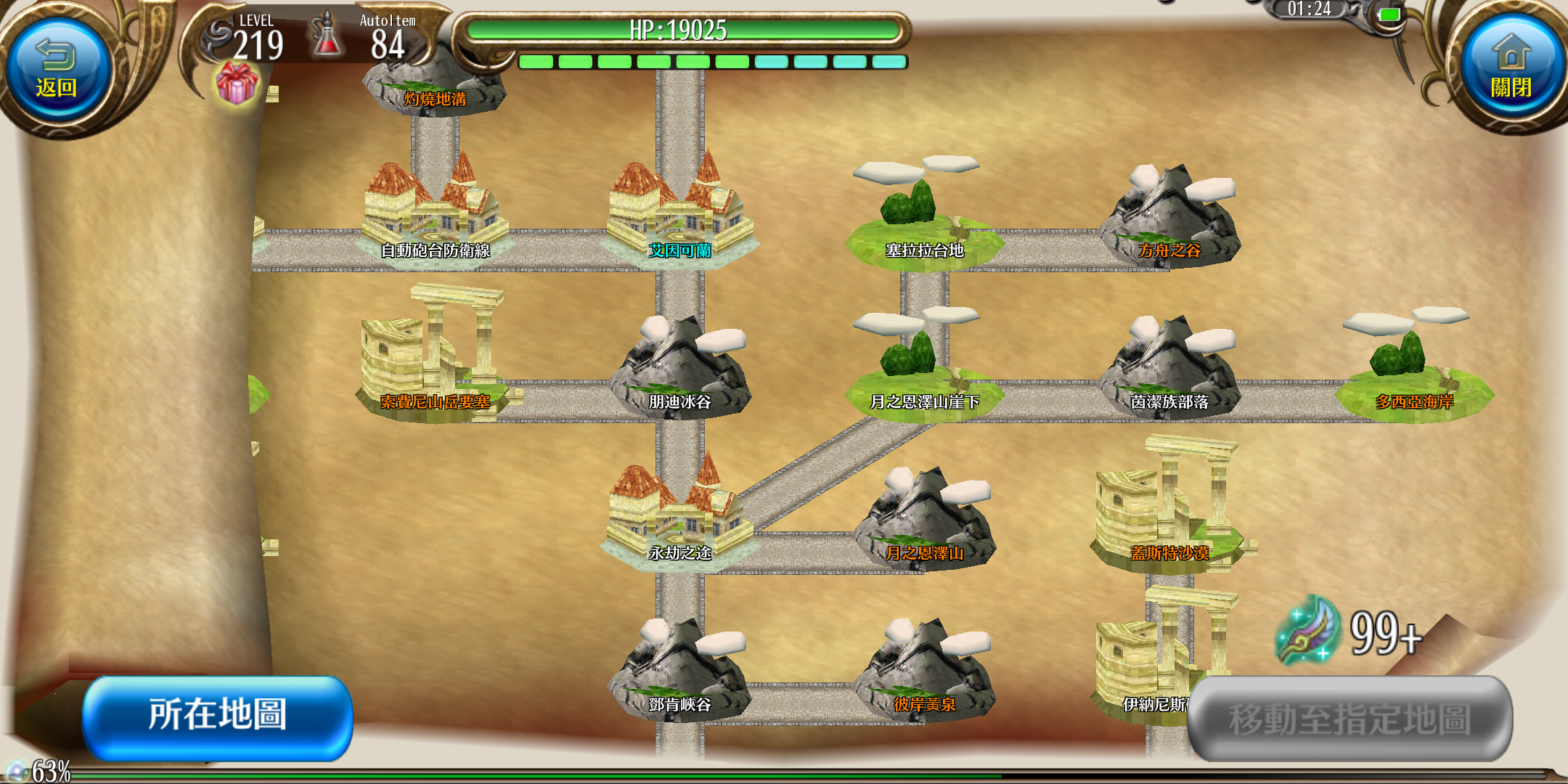This screenshot has width=1568, height=784.
Task: Close the map with 關閉 button
Action: (x=1511, y=70)
